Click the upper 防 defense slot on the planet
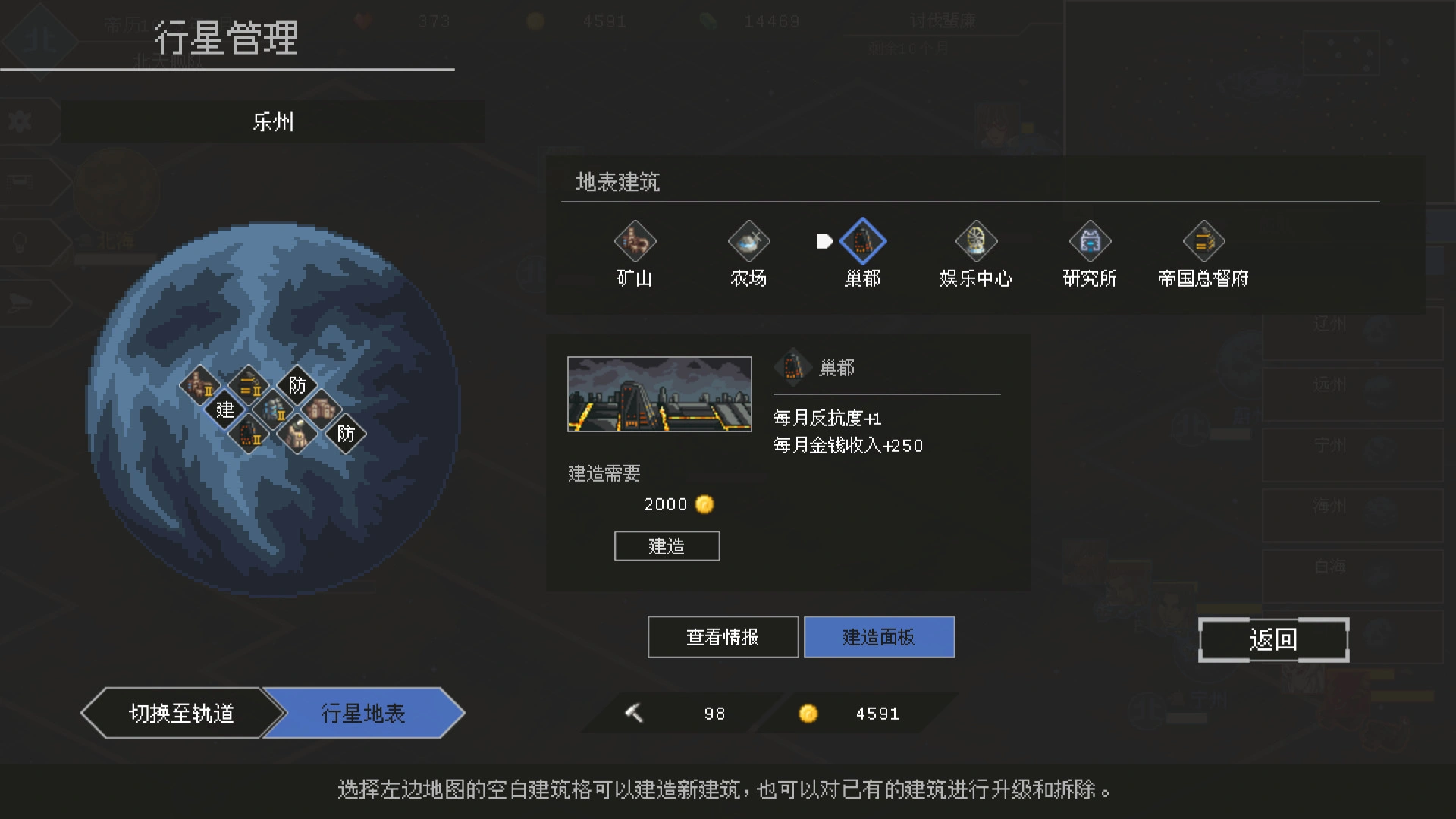Image resolution: width=1456 pixels, height=819 pixels. coord(297,384)
